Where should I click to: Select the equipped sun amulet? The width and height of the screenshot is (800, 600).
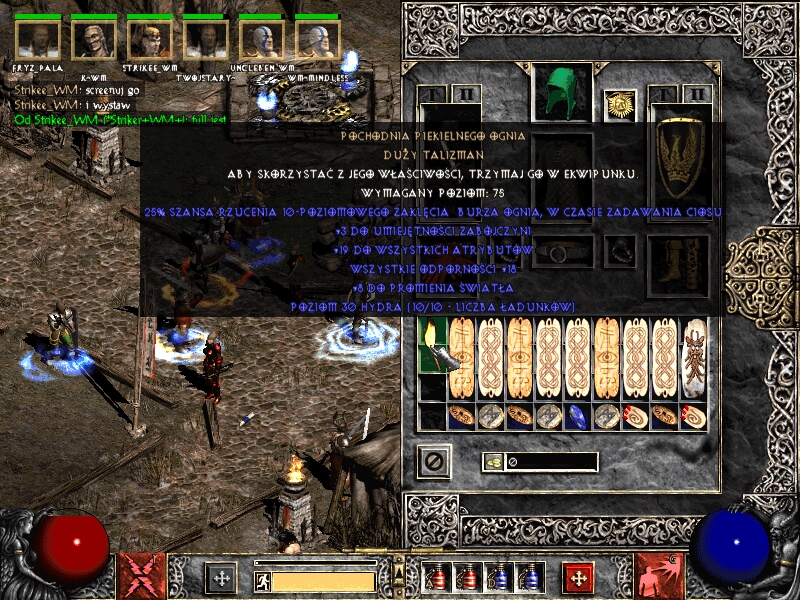click(621, 104)
